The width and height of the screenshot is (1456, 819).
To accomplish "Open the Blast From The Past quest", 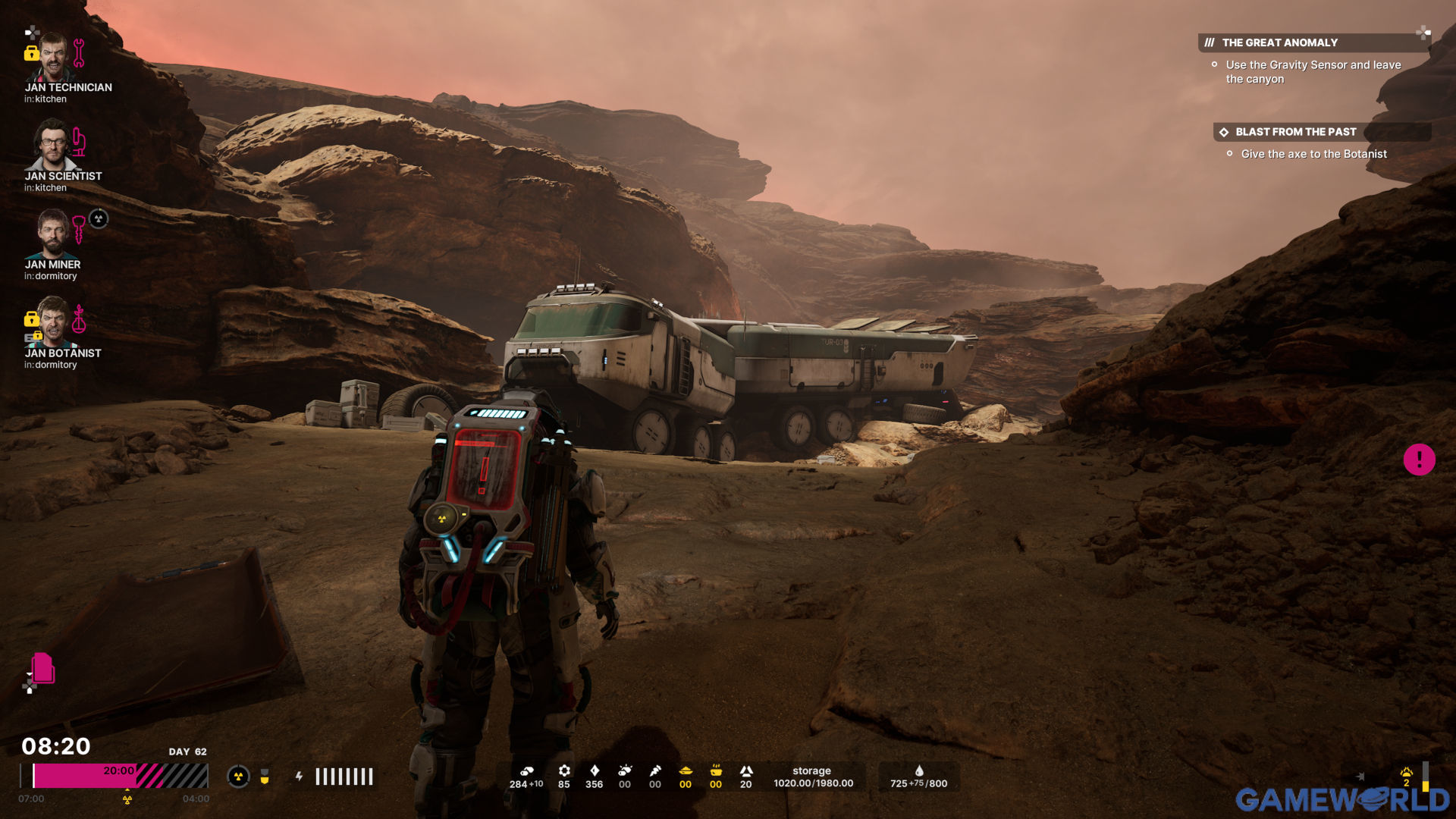I will pos(1295,132).
